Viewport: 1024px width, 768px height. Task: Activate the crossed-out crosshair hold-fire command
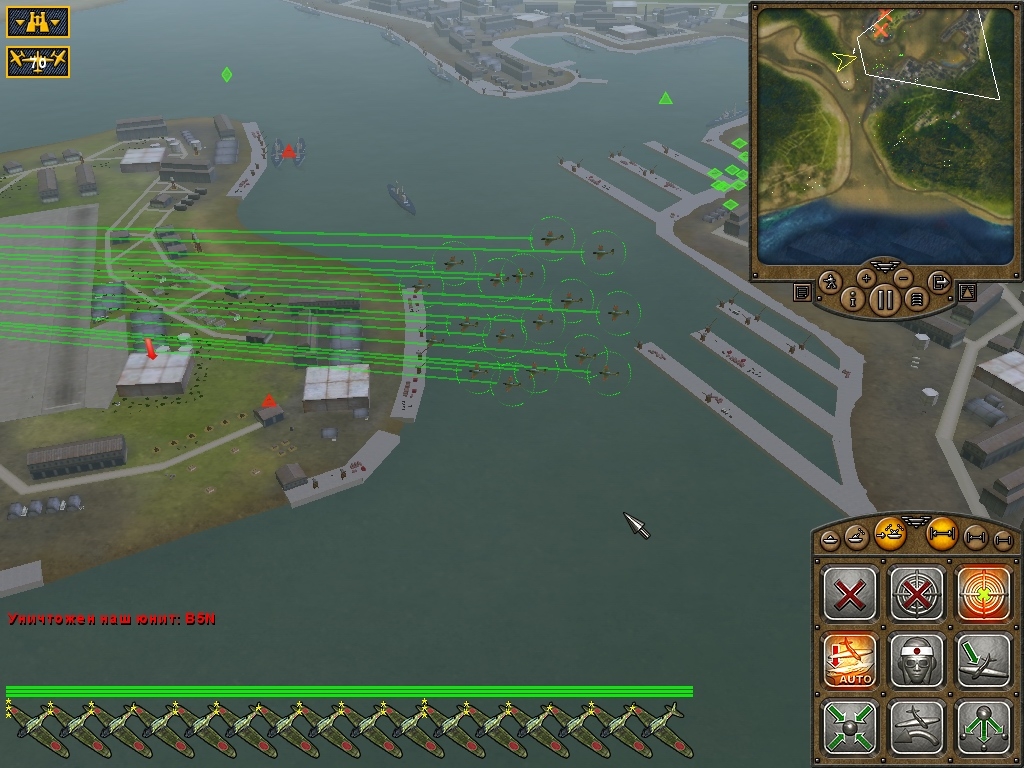coord(917,594)
